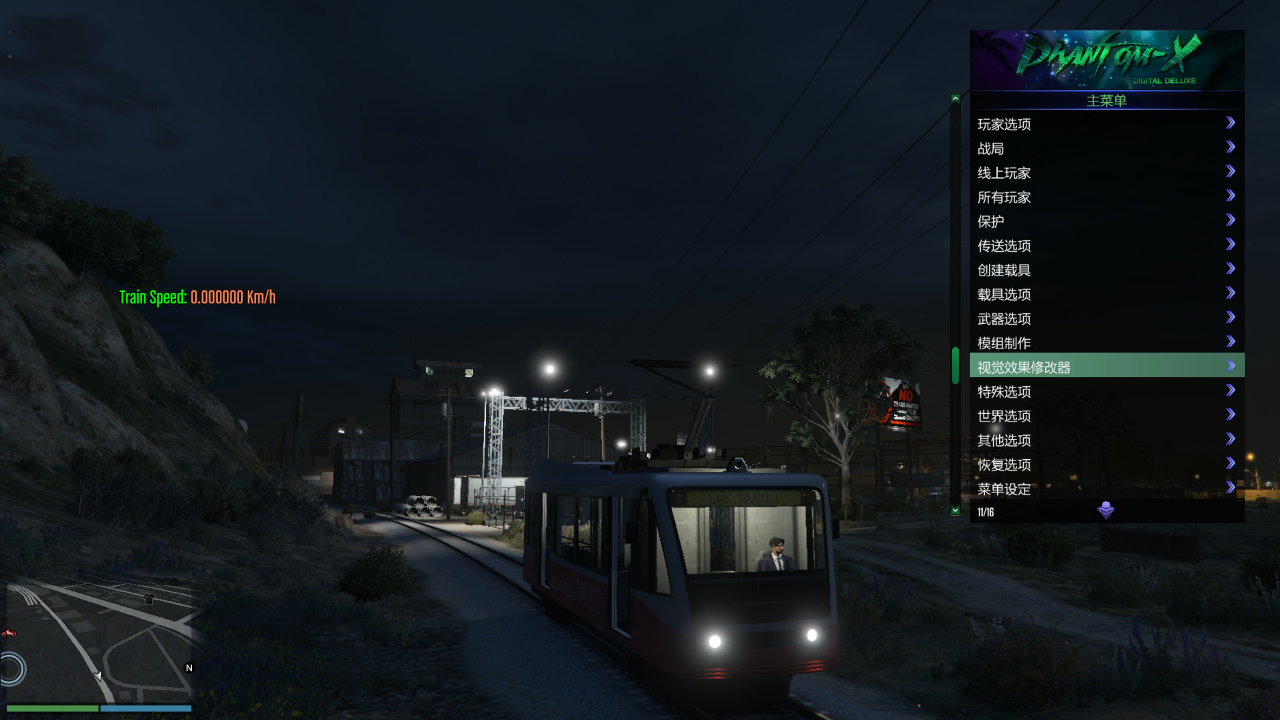The height and width of the screenshot is (720, 1280).
Task: Click the menu scrollbar's down arrow
Action: pos(955,511)
